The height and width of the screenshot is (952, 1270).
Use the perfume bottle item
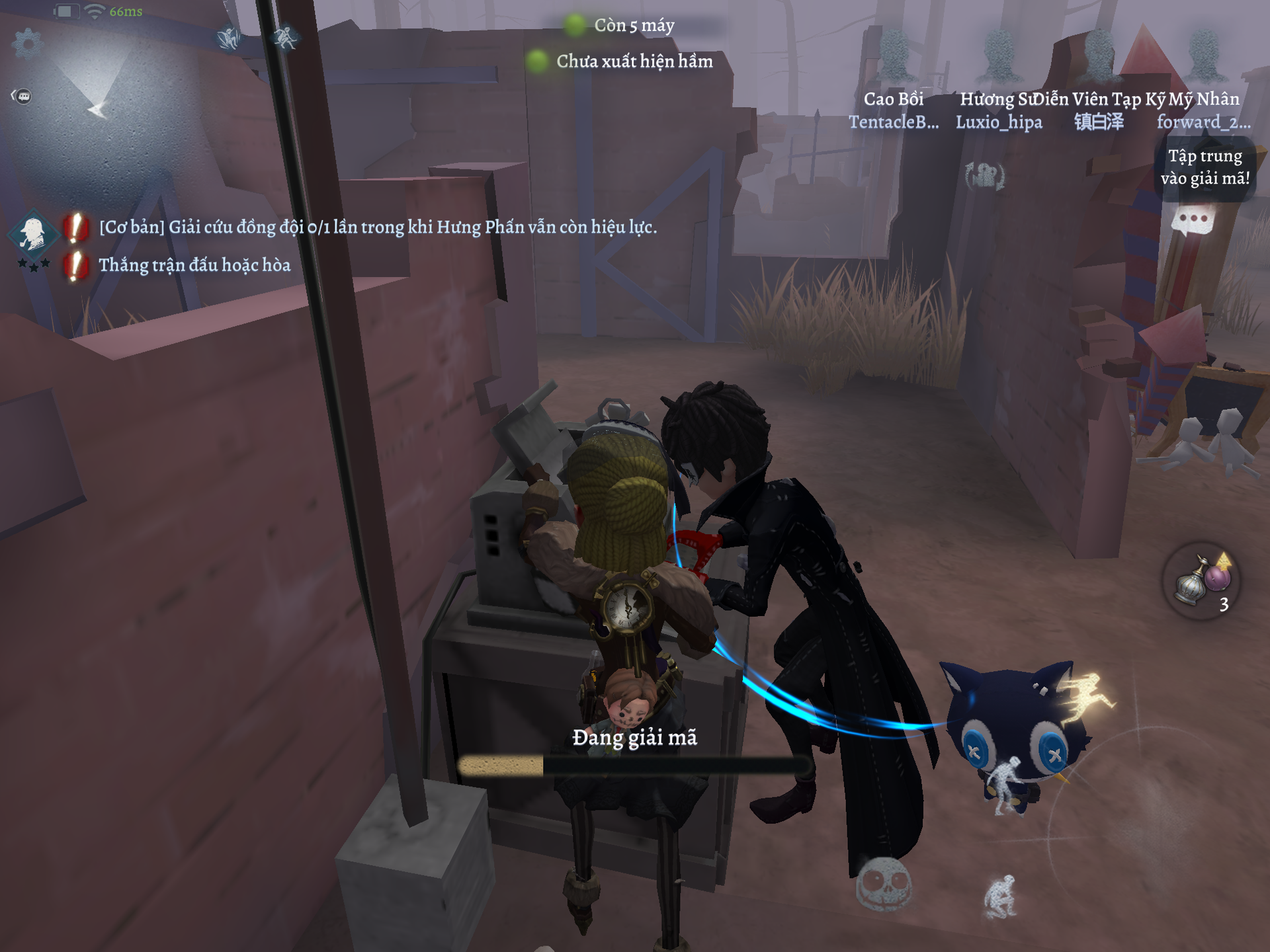tap(1201, 581)
